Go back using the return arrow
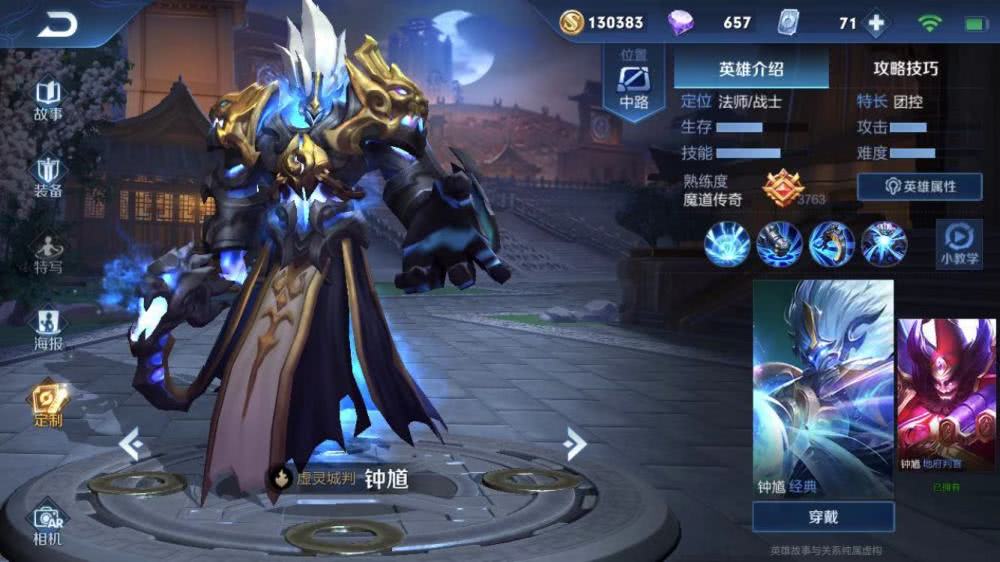 coord(57,25)
